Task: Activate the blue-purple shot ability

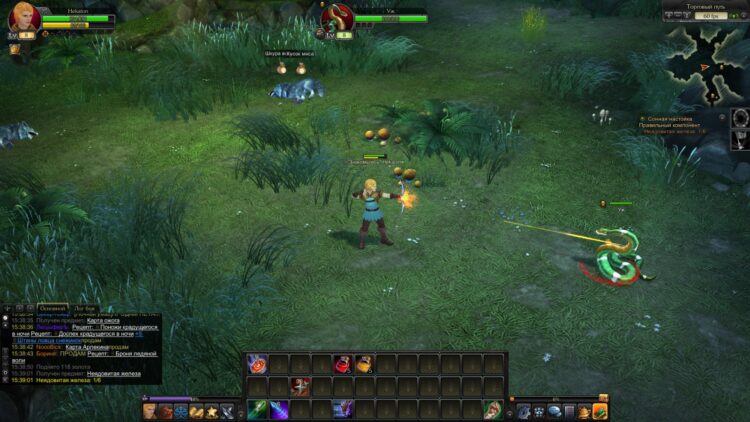Action: [x=343, y=409]
